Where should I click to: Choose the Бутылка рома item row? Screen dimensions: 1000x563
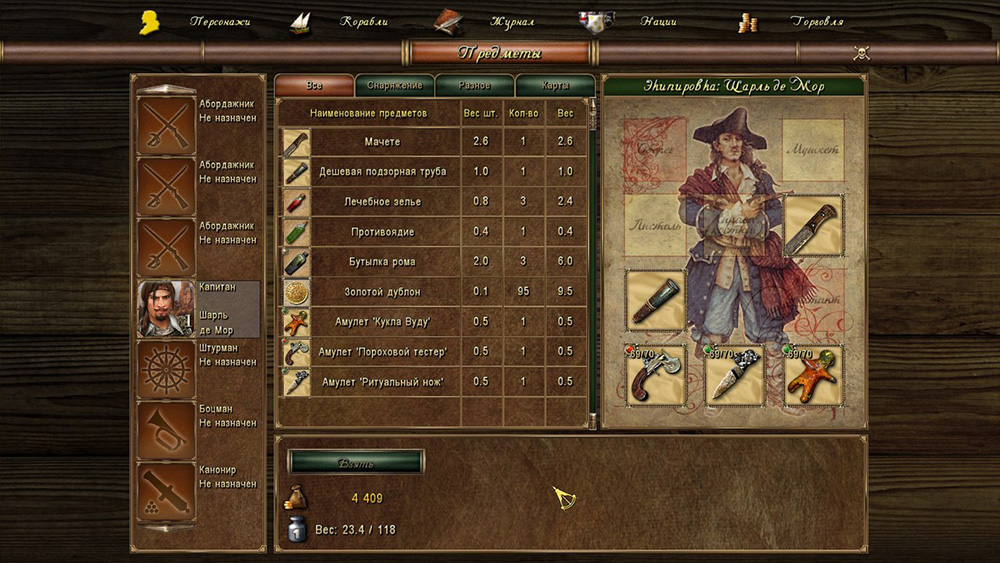pyautogui.click(x=368, y=262)
